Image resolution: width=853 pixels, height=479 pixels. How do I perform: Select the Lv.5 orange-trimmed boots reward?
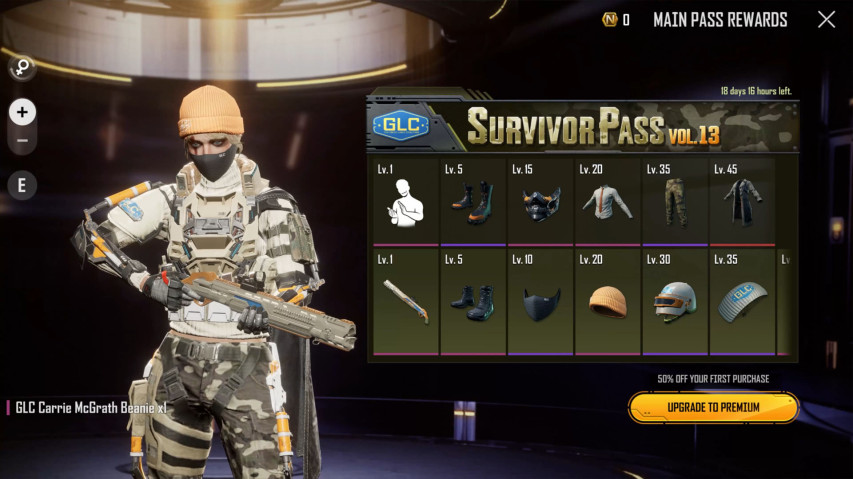[x=473, y=202]
